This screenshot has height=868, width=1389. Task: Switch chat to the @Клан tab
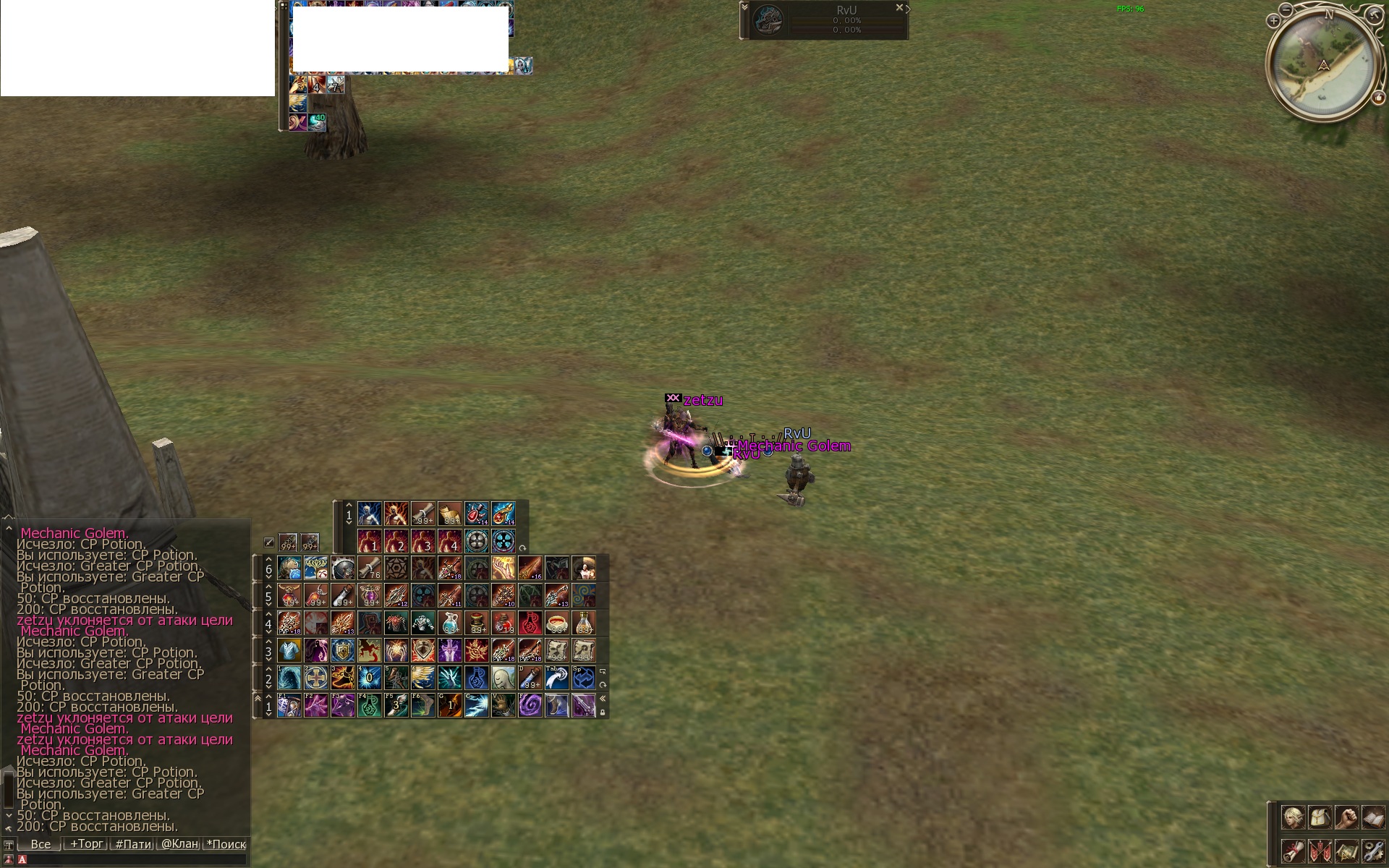(179, 843)
